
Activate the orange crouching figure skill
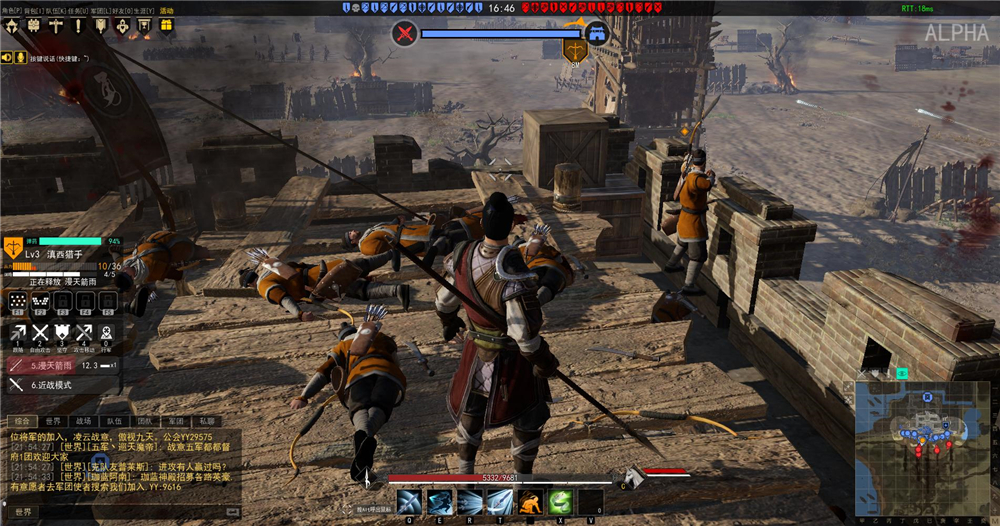[x=531, y=502]
